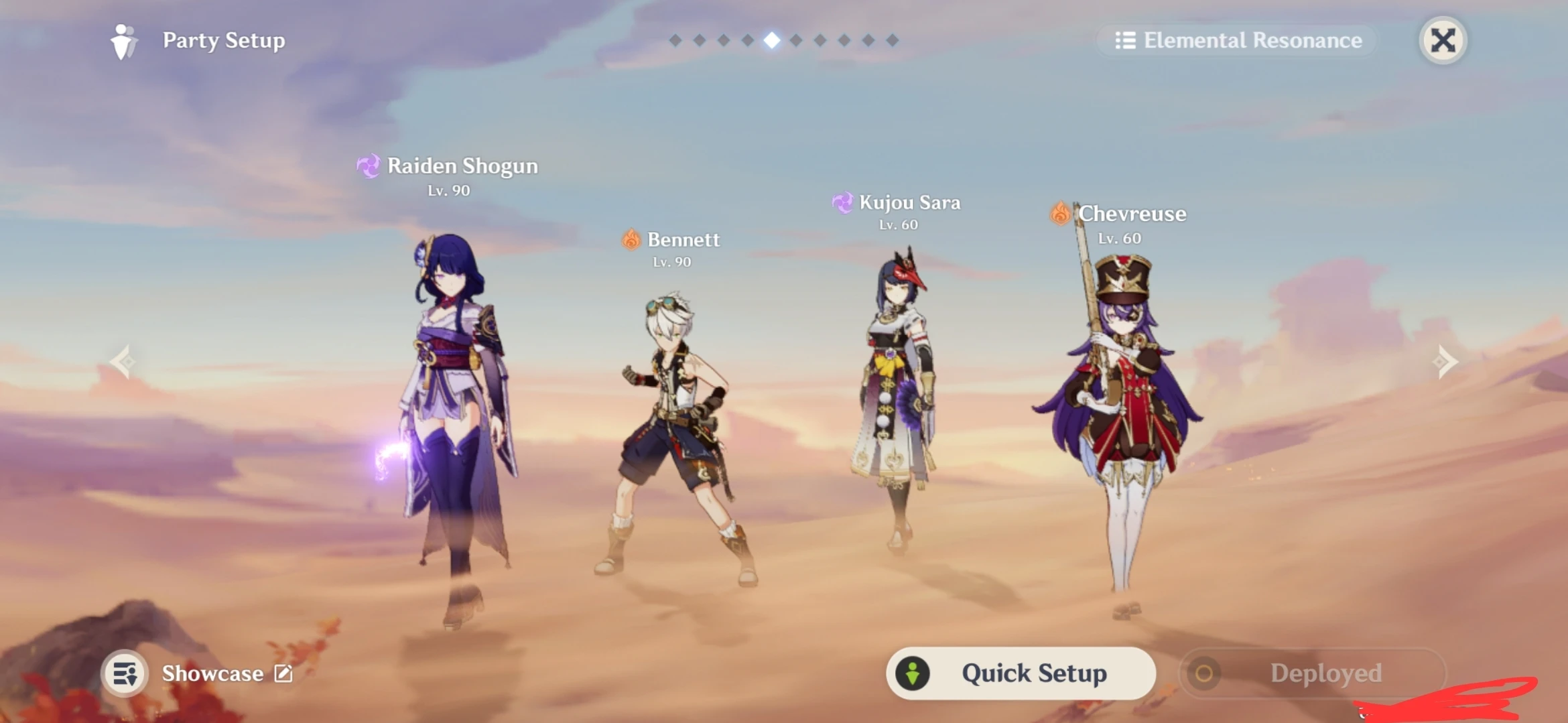Select the last diamond party indicator
The image size is (1568, 723).
(891, 40)
